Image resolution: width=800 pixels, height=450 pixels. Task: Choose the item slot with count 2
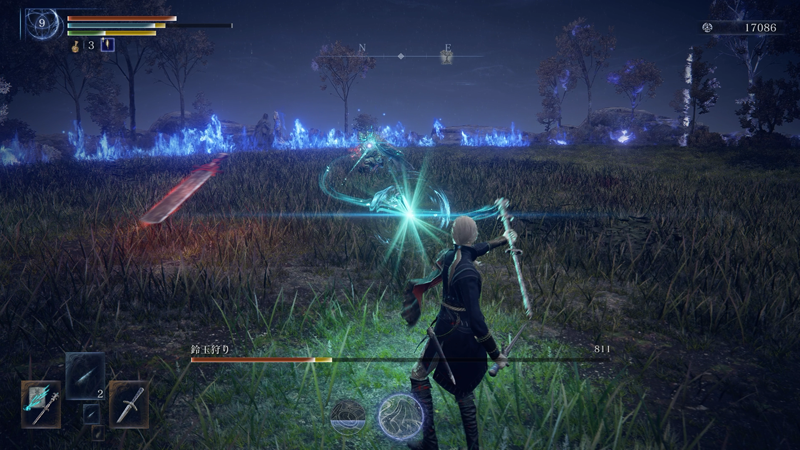tap(85, 377)
